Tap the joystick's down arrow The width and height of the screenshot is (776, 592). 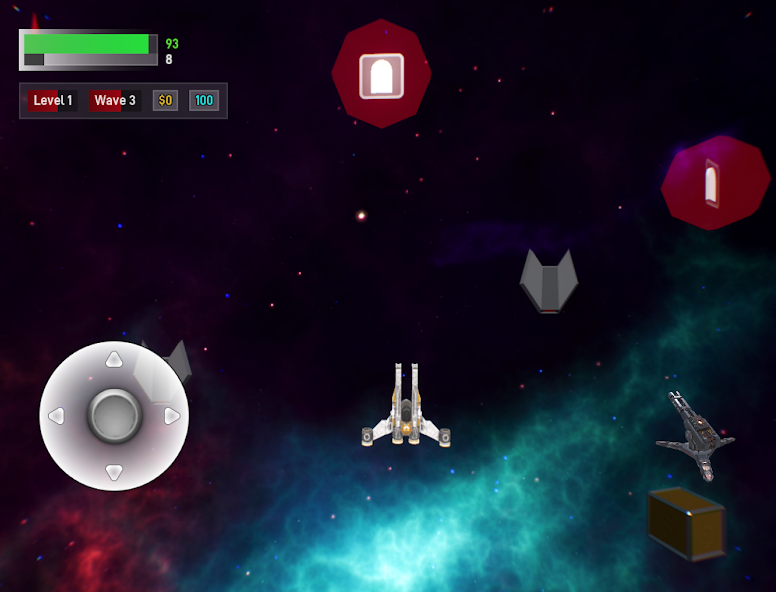114,472
